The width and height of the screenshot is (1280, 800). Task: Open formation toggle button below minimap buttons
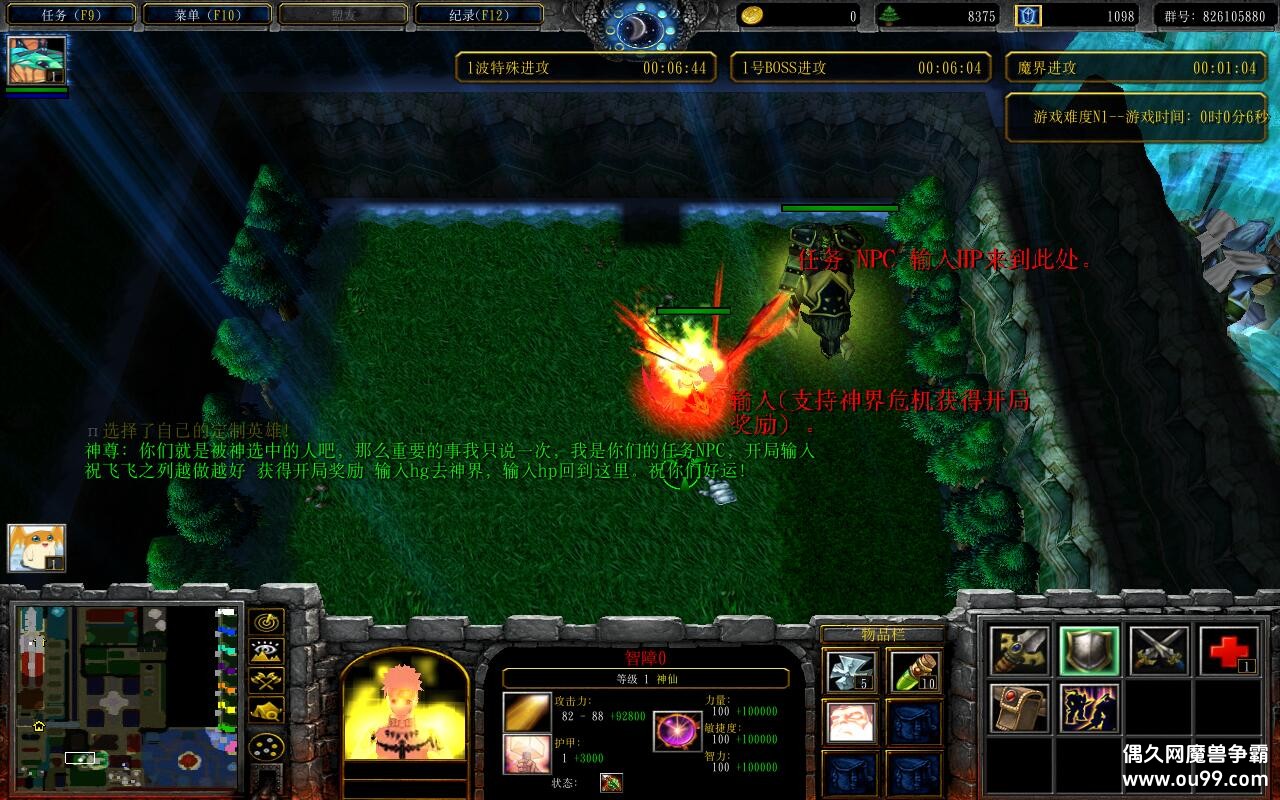[x=266, y=747]
